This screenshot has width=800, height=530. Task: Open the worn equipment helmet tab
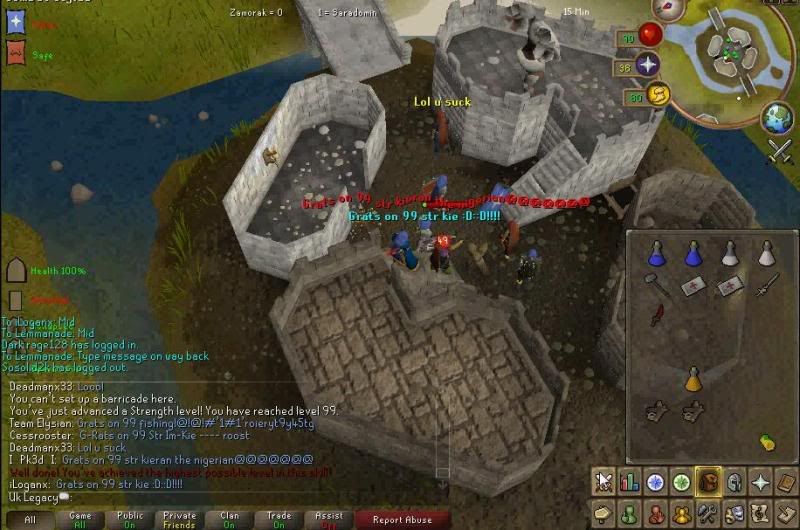tap(734, 483)
